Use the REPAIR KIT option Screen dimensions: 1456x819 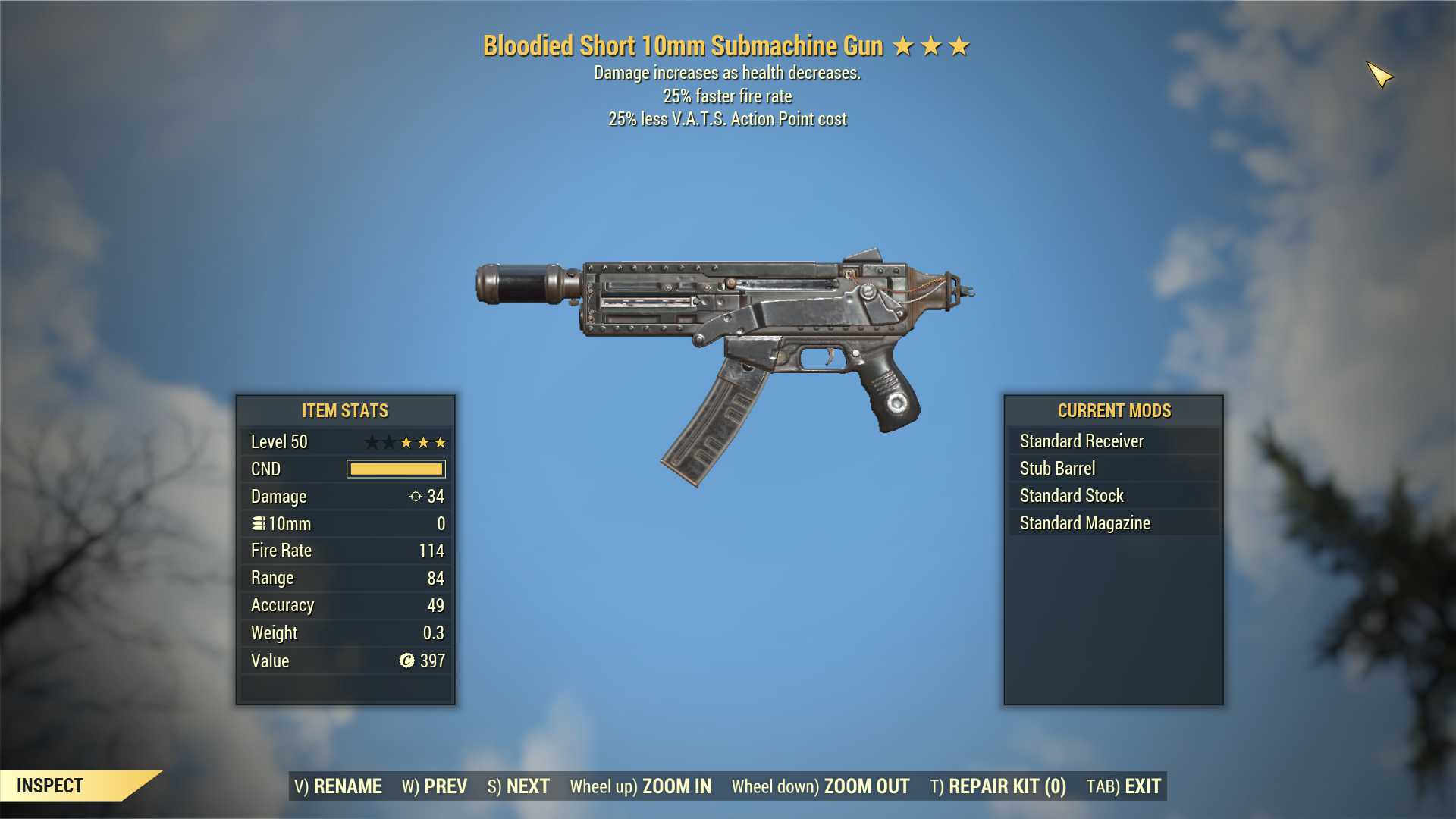(x=998, y=786)
